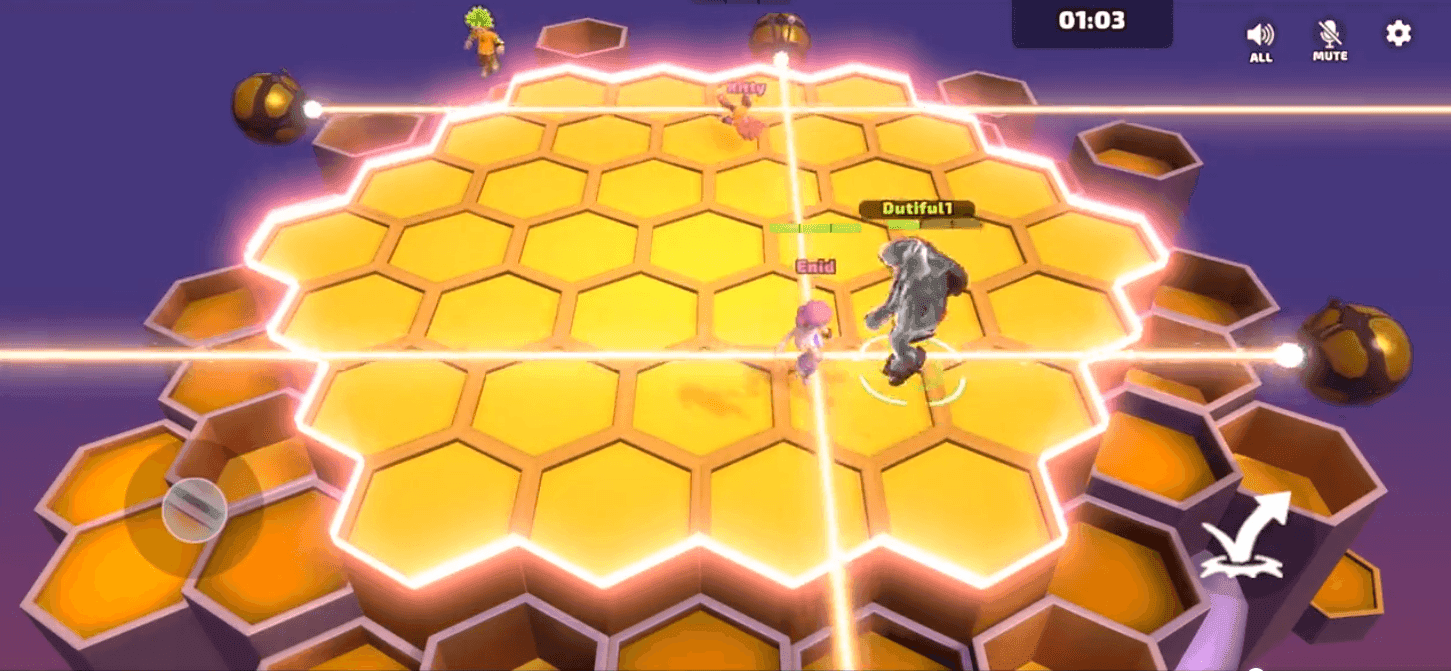Image resolution: width=1452 pixels, height=671 pixels.
Task: Tap the jump arrow action button
Action: [x=1245, y=537]
